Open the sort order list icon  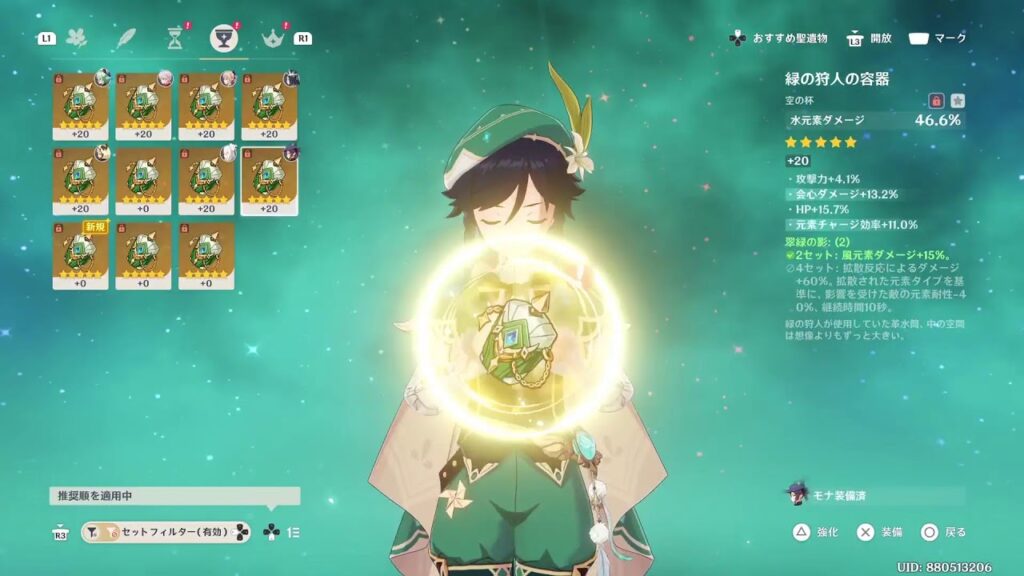(295, 533)
